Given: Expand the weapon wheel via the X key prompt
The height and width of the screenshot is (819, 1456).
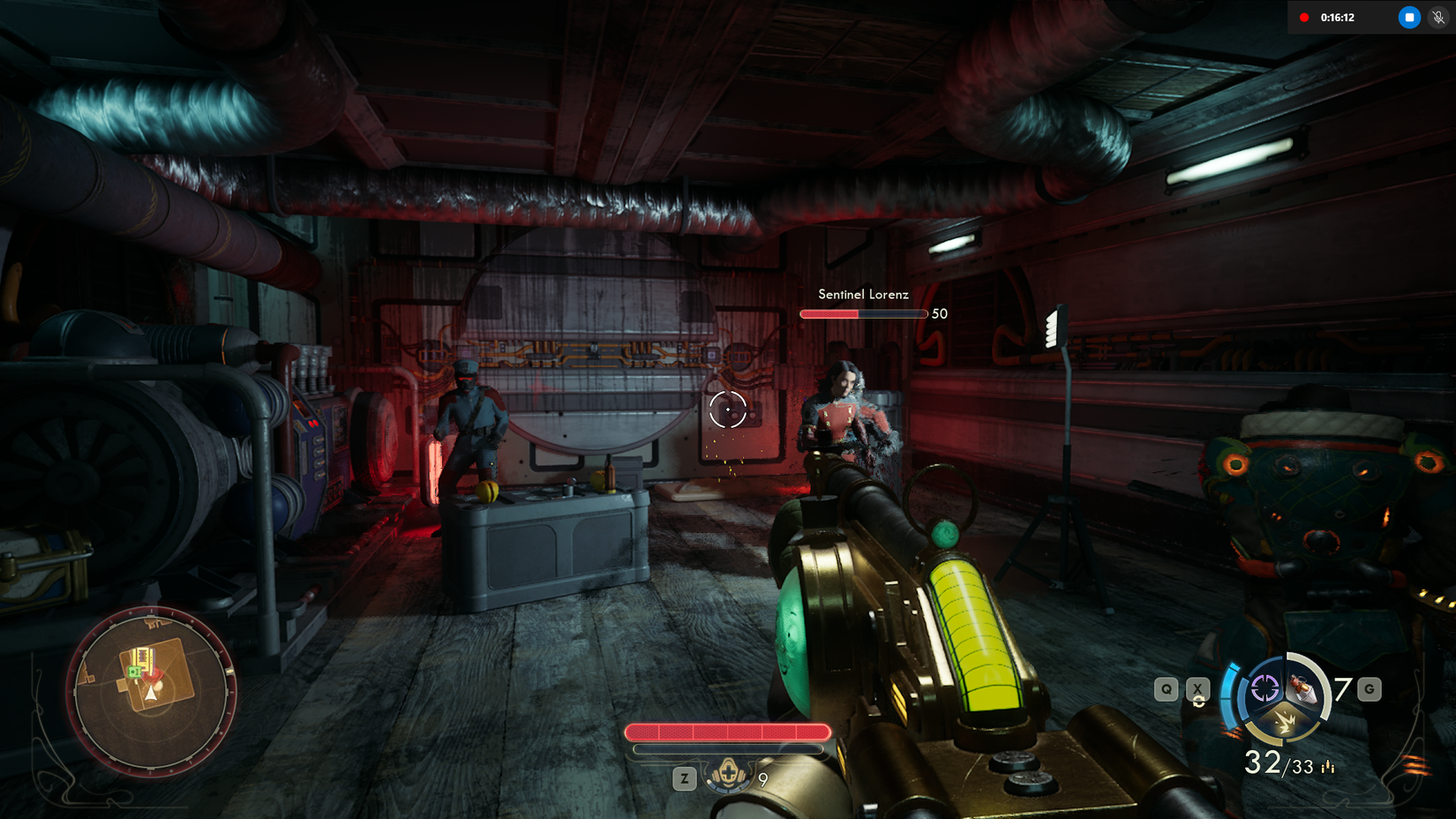Looking at the screenshot, I should click(1198, 688).
